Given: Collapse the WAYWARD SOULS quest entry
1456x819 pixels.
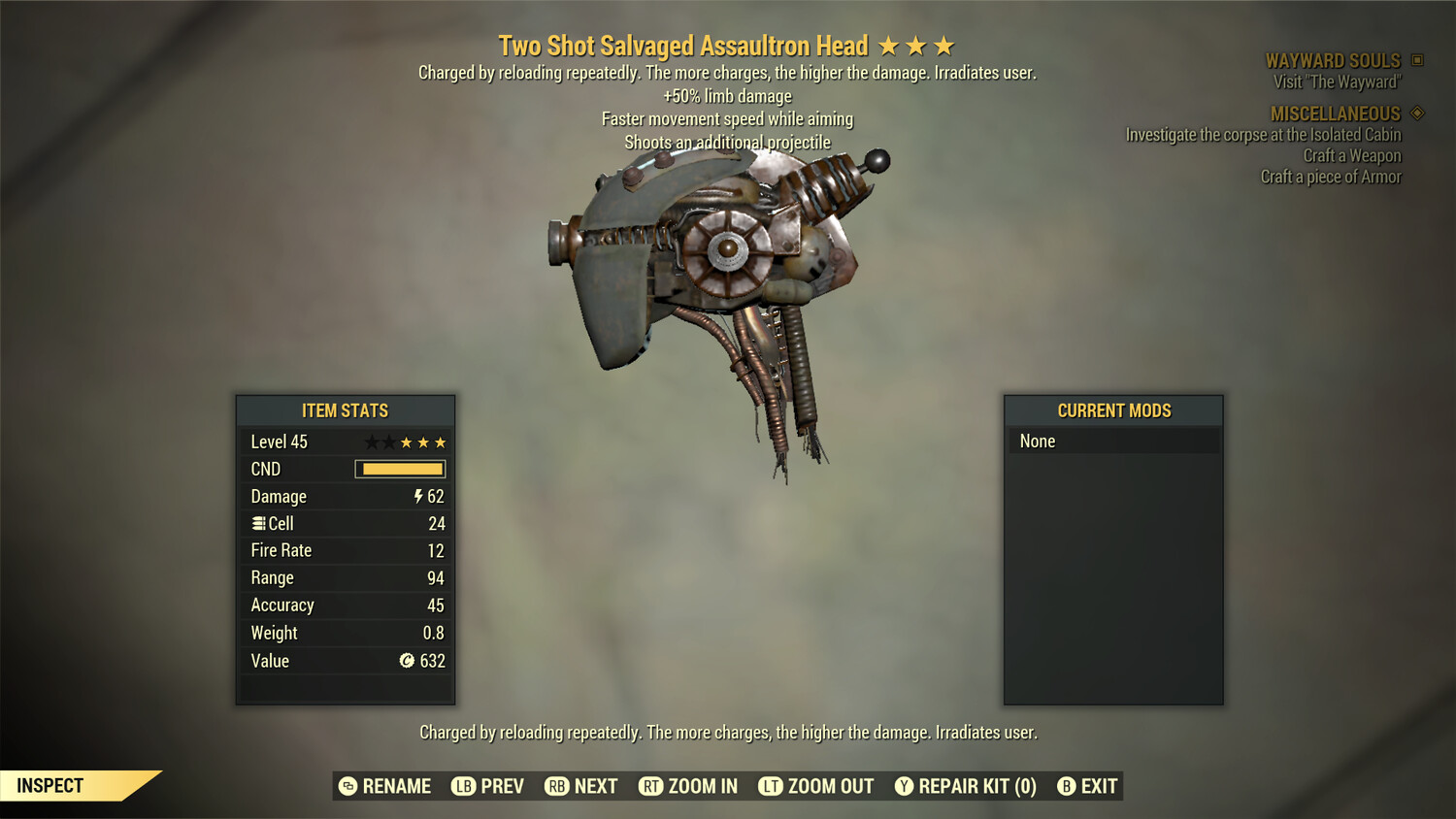Looking at the screenshot, I should click(x=1335, y=60).
